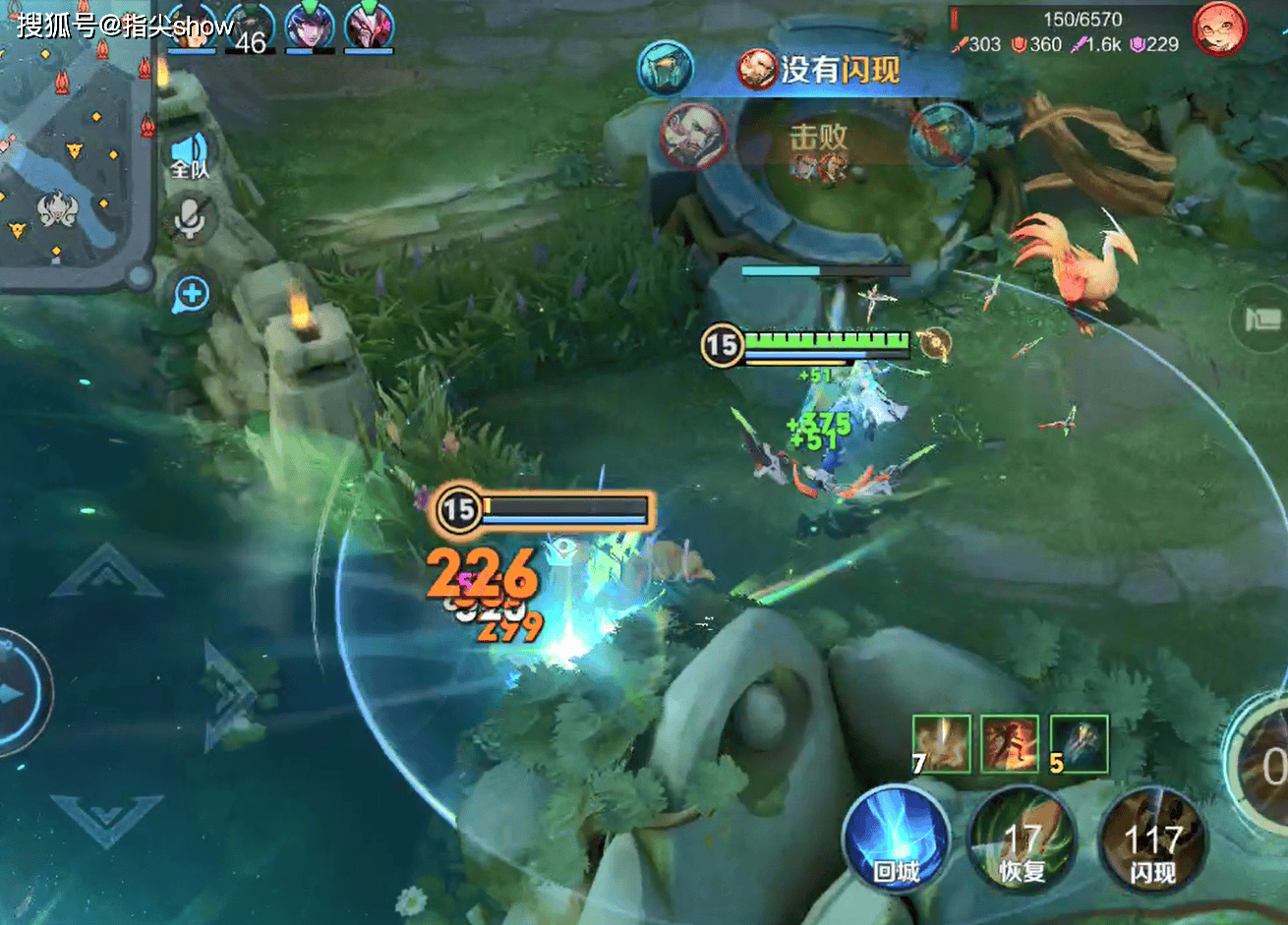This screenshot has height=925, width=1288.
Task: Open the flag panel tab at right edge
Action: point(1264,320)
